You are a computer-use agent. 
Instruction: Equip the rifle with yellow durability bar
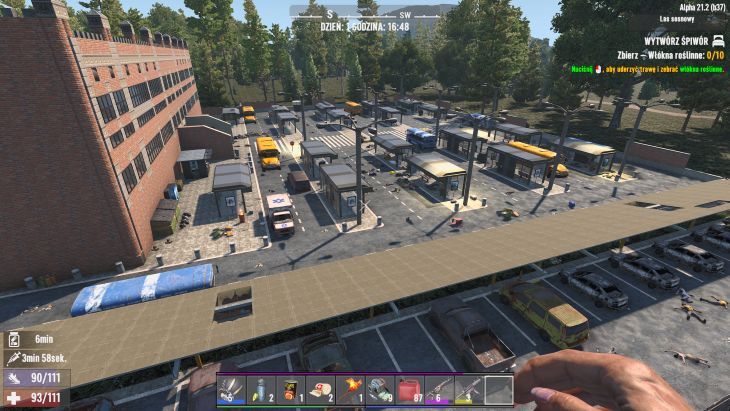469,390
